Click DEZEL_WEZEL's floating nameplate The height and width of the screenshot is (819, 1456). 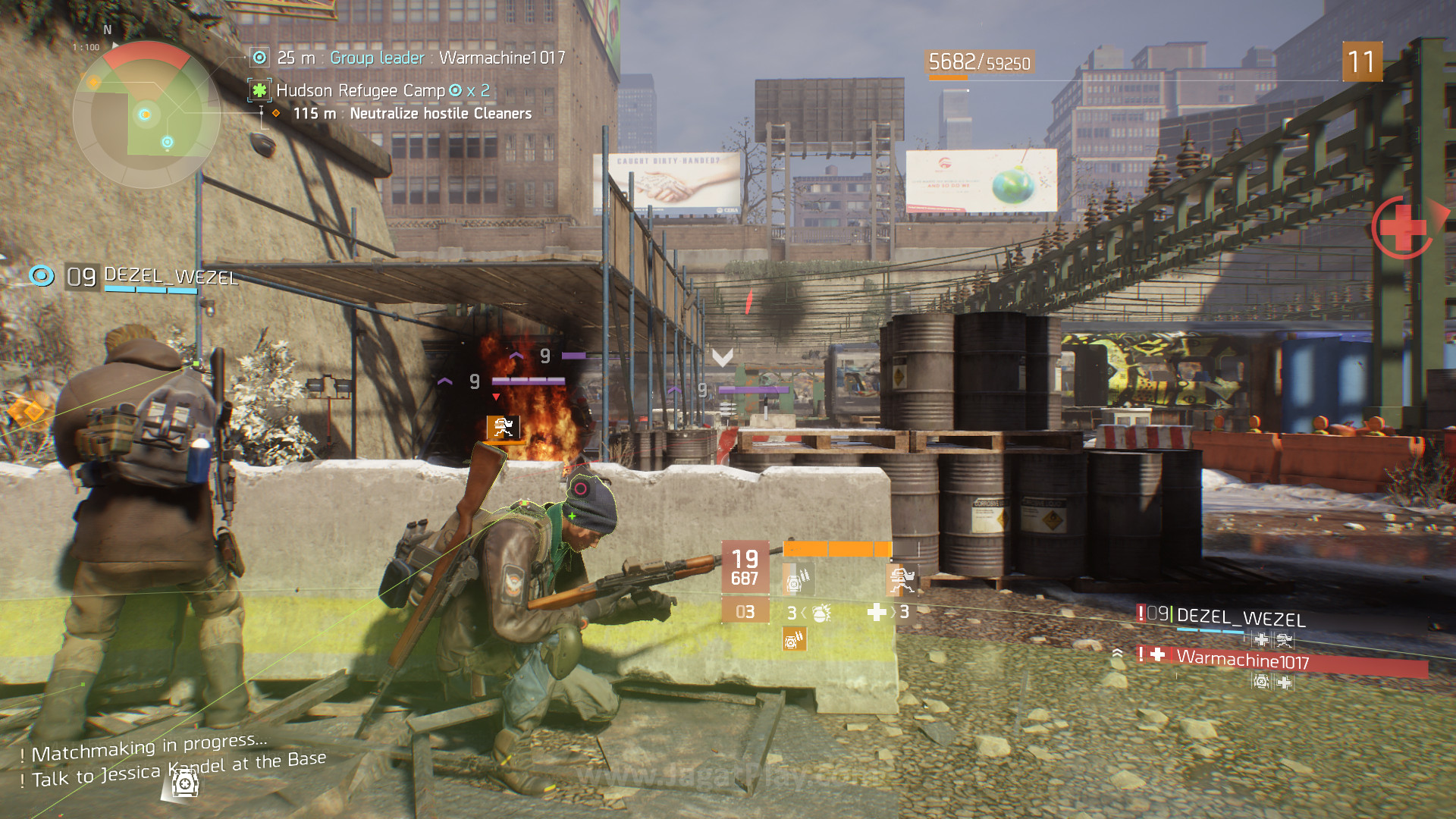coord(170,275)
